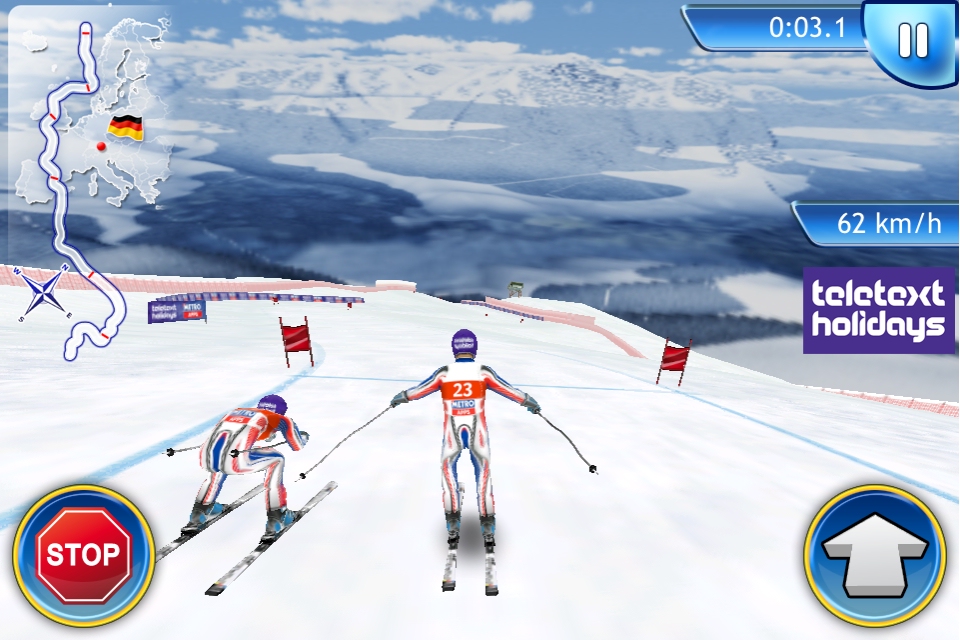The image size is (960, 640).
Task: Tap the red STOP brake button
Action: [x=83, y=555]
